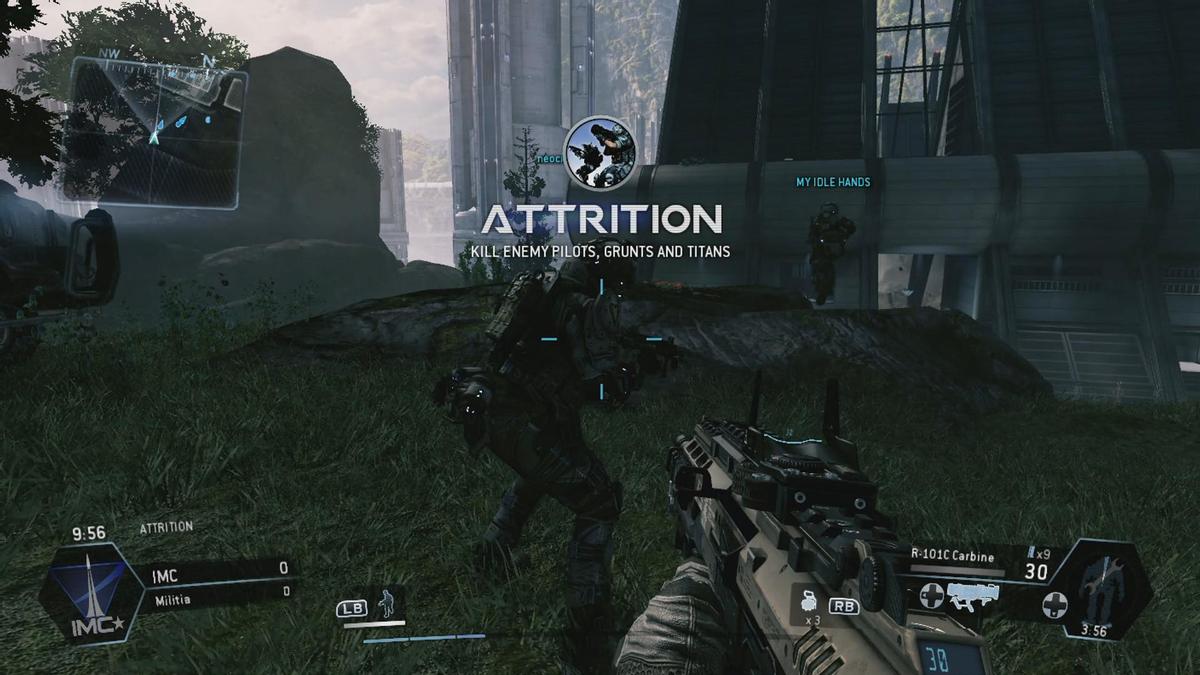Switch to the anti-titan launcher weapon icon
Viewport: 1200px width, 675px height.
(x=975, y=597)
